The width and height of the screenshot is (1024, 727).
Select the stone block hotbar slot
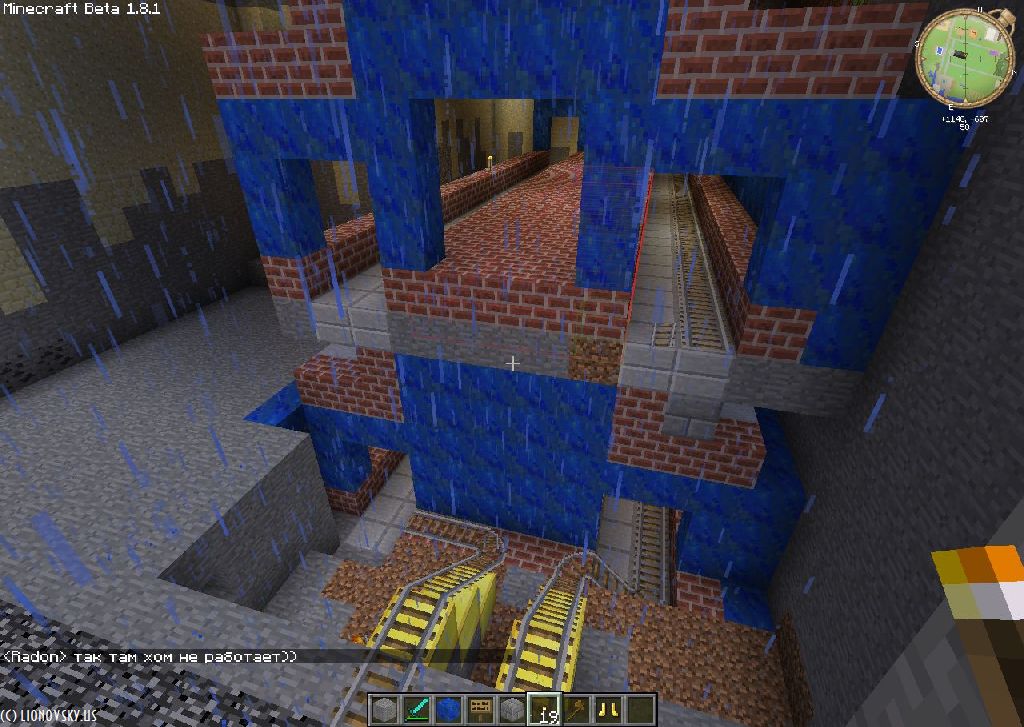[384, 710]
